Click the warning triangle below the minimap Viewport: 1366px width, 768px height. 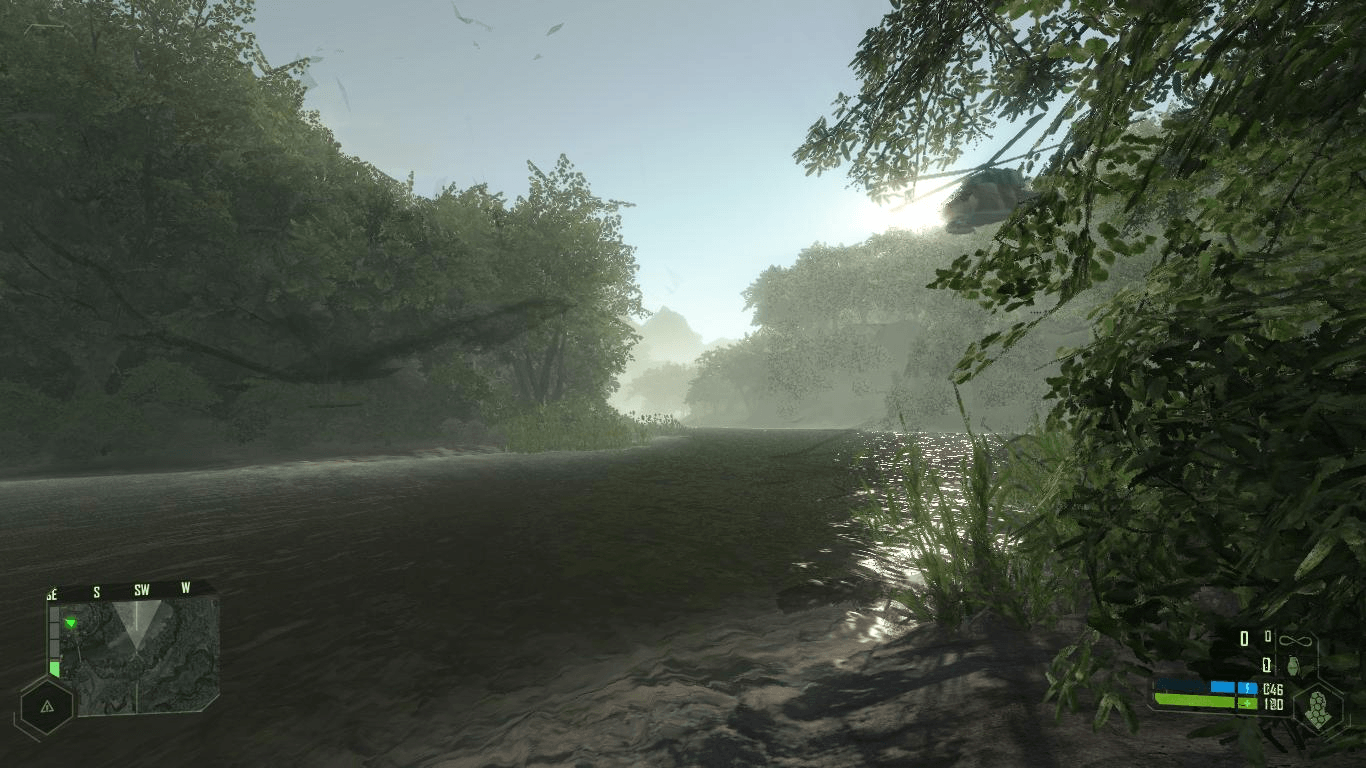(47, 707)
